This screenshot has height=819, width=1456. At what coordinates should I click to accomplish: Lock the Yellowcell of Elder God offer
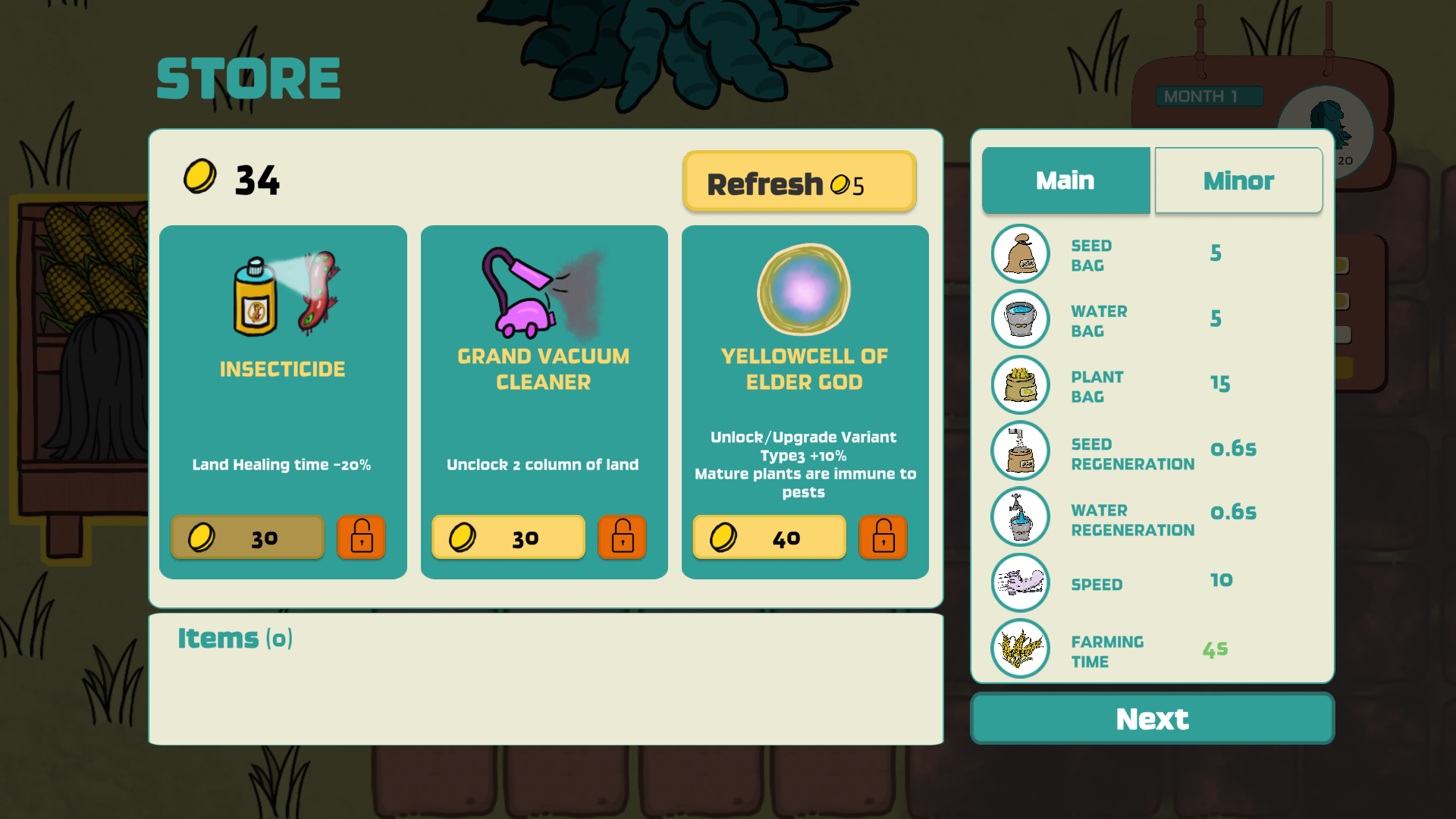pos(883,538)
